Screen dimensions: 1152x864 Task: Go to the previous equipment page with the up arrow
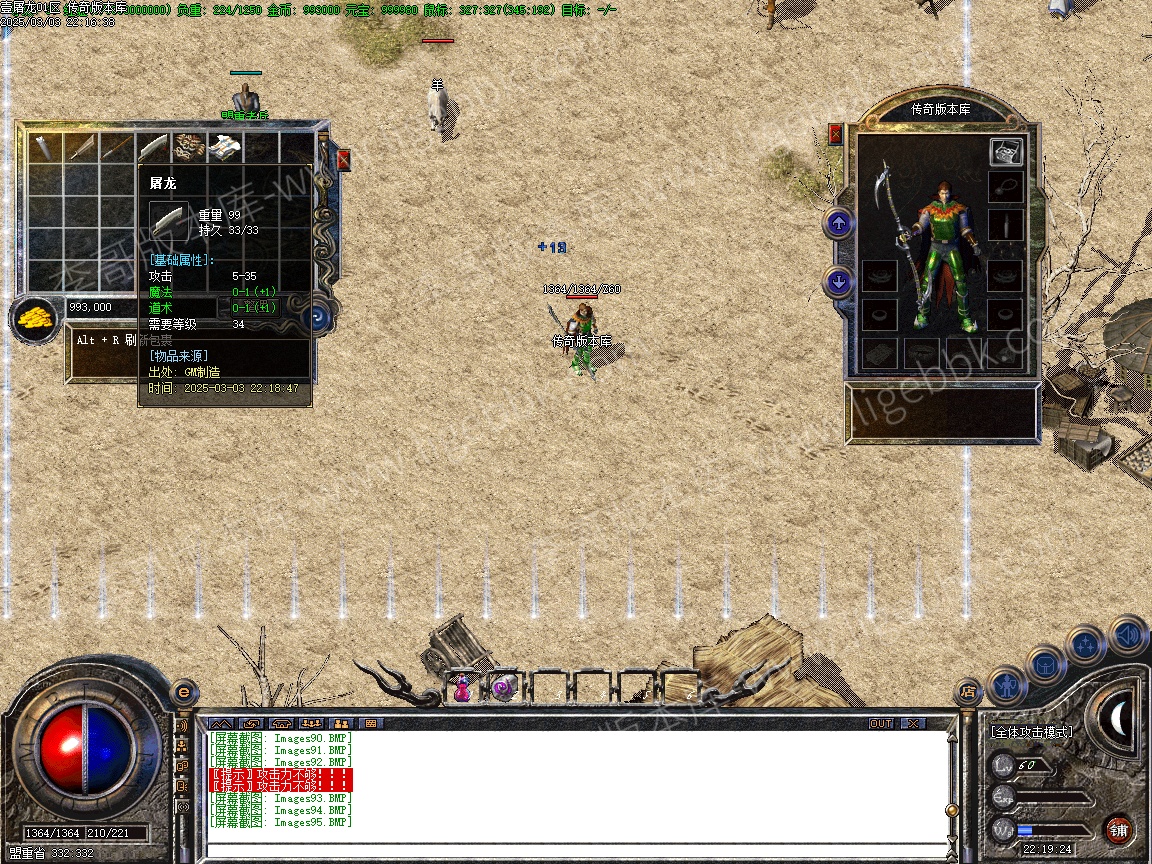click(839, 223)
